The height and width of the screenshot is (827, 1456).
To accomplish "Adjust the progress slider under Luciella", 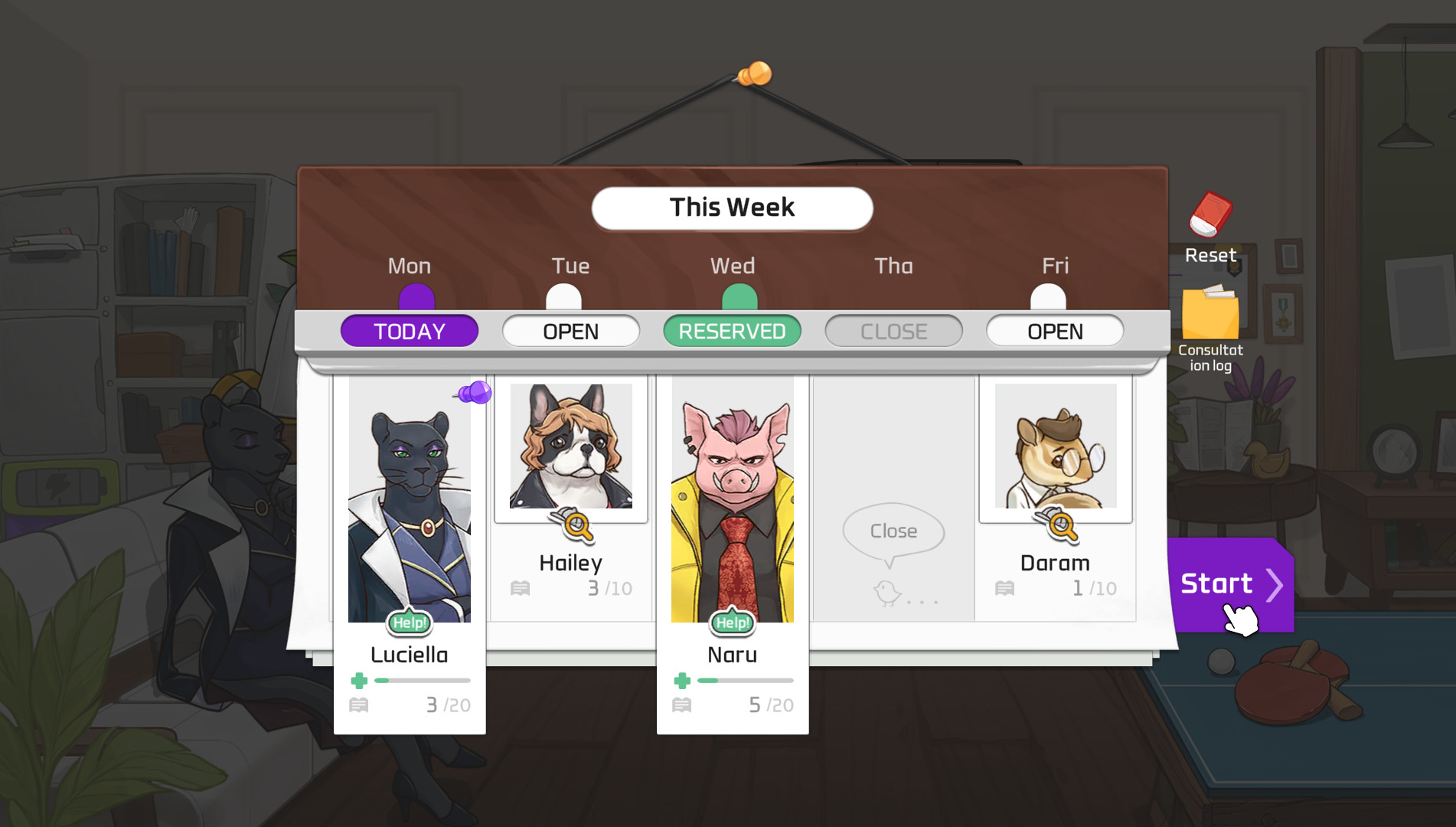I will coord(420,679).
